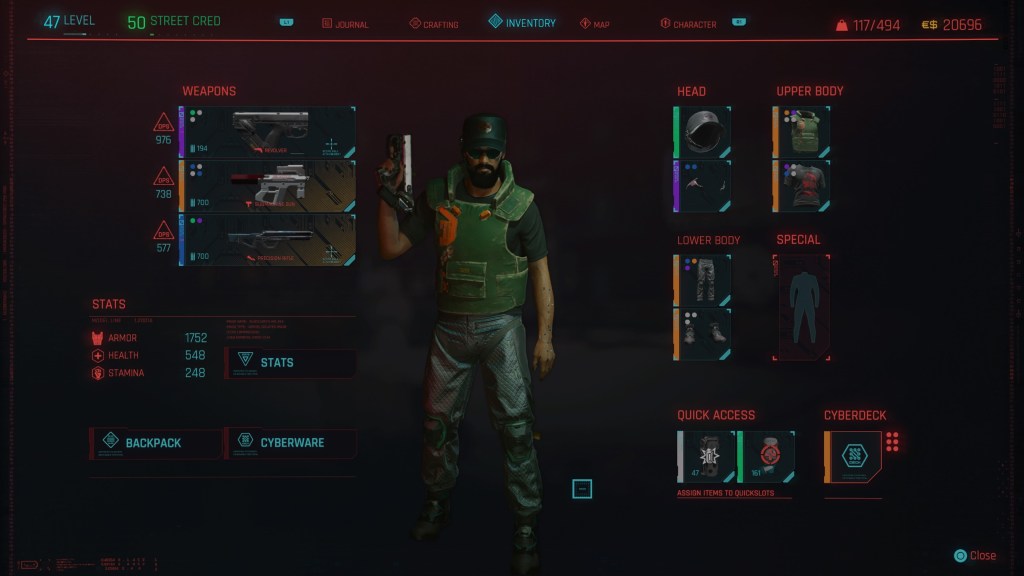Select the helmet head slot

(702, 132)
